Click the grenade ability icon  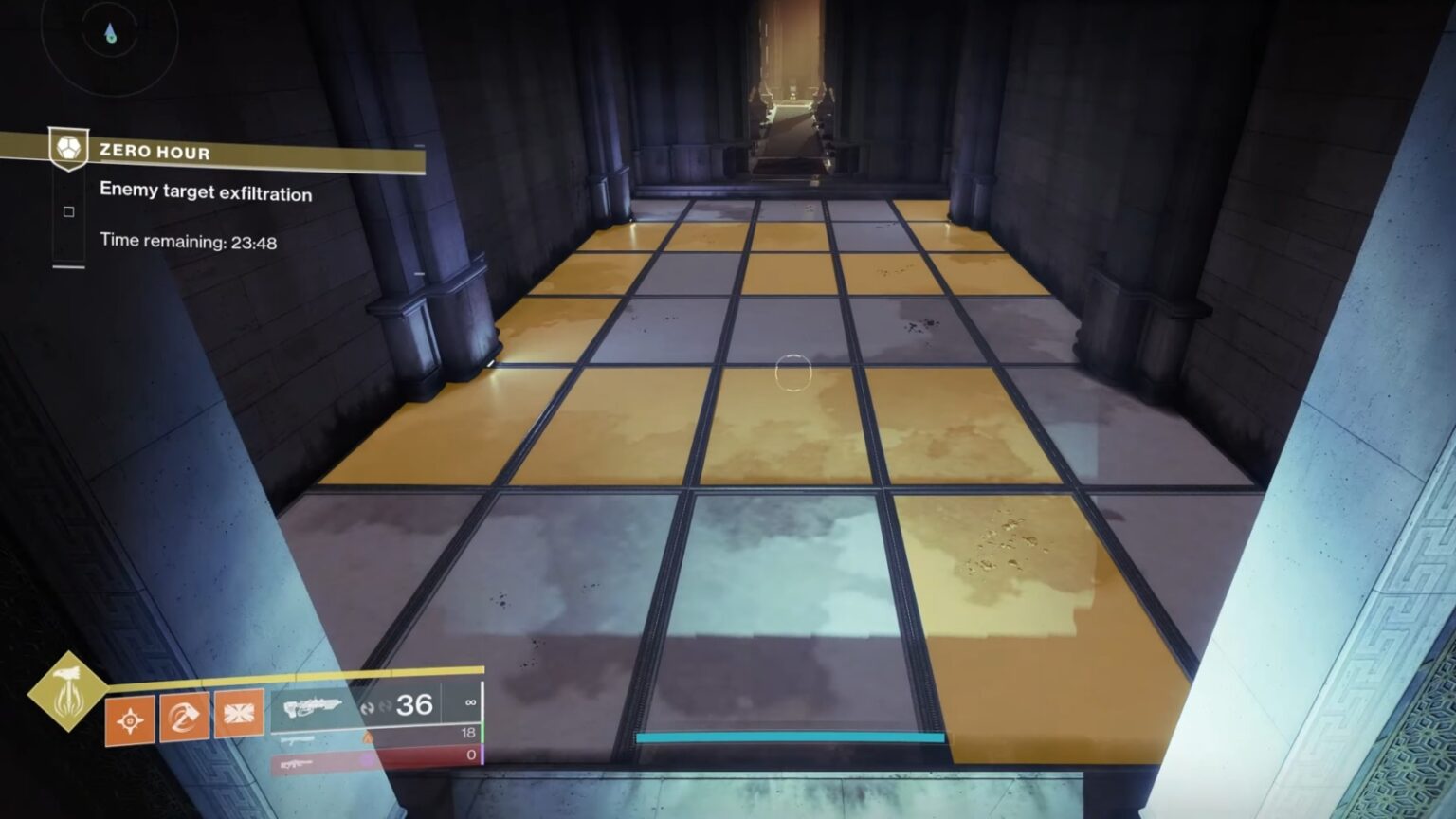[130, 719]
